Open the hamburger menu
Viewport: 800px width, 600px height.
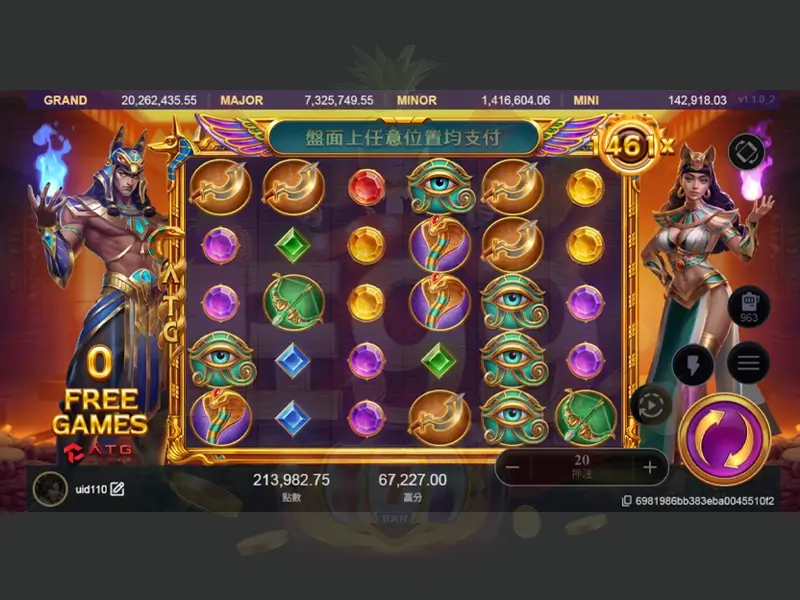pos(747,362)
